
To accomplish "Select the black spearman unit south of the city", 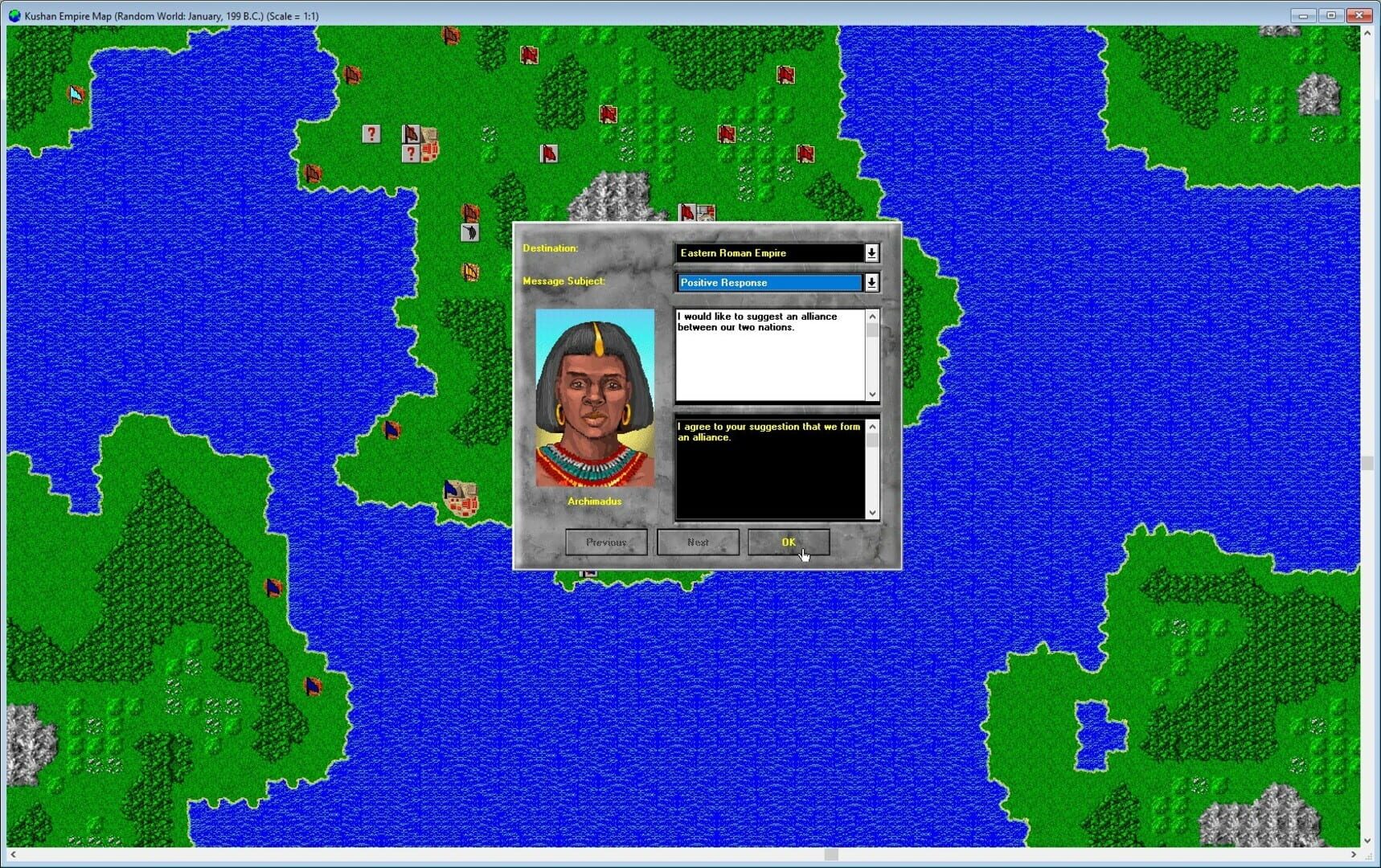I will pos(469,233).
